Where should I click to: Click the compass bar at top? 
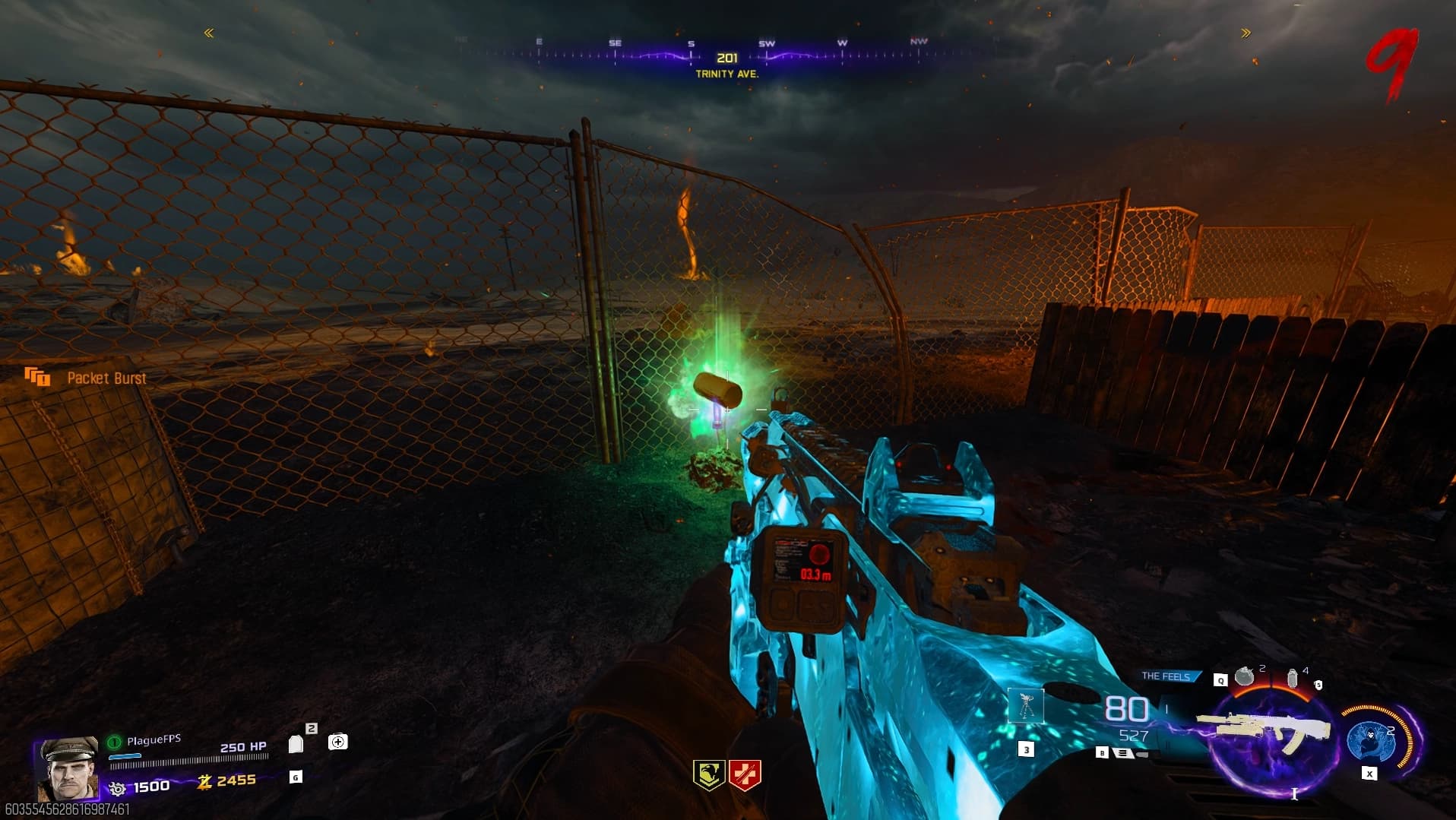tap(727, 55)
